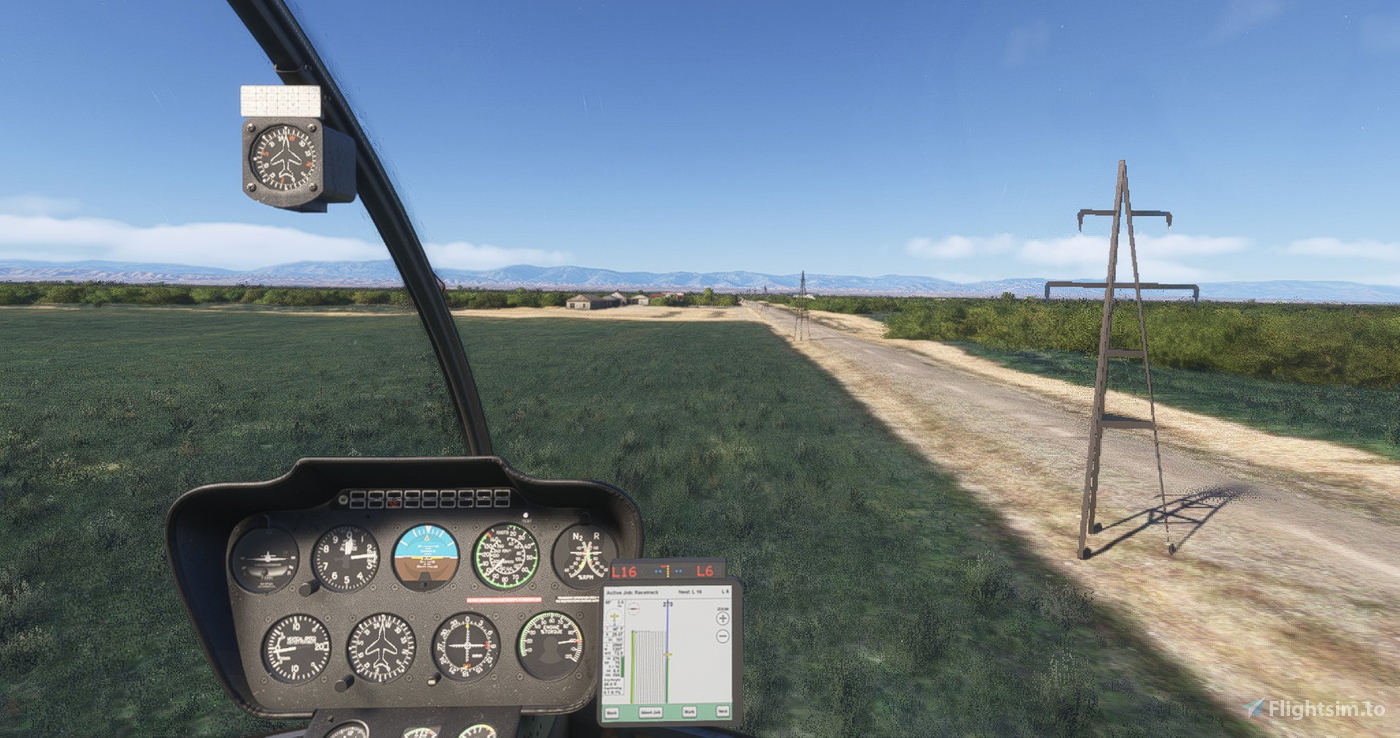Click the Active Job: Racetrack header

pyautogui.click(x=633, y=592)
